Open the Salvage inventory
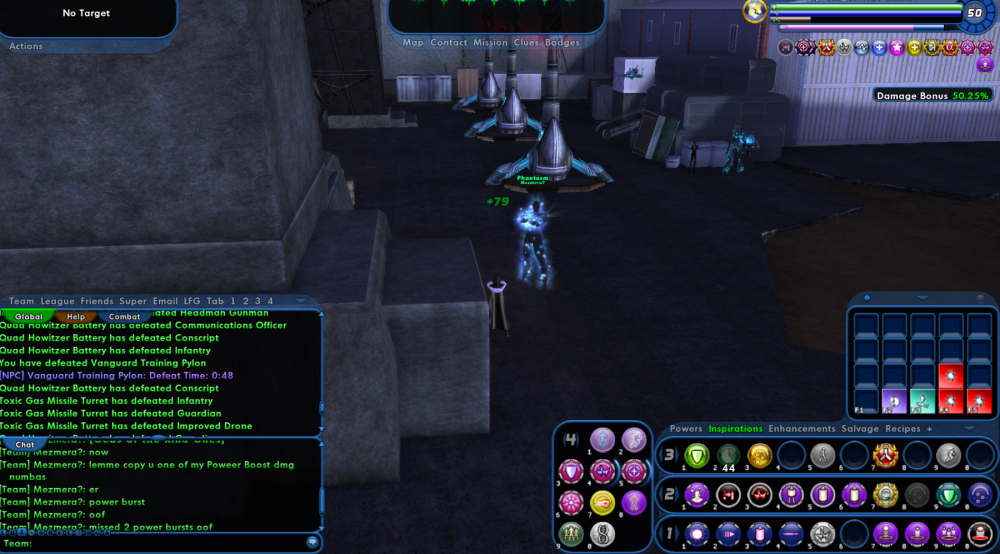 coord(860,429)
